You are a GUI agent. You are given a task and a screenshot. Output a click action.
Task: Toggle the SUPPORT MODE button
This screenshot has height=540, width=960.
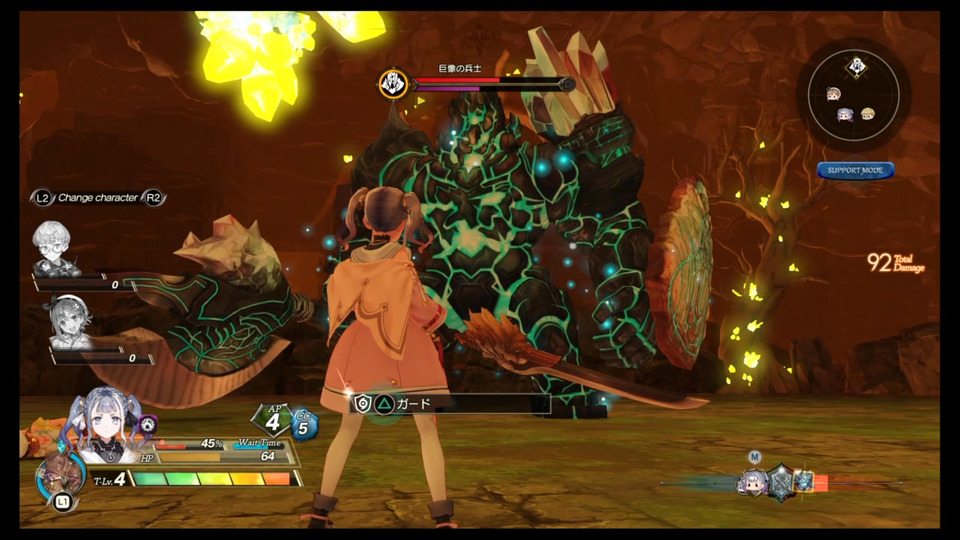click(855, 171)
